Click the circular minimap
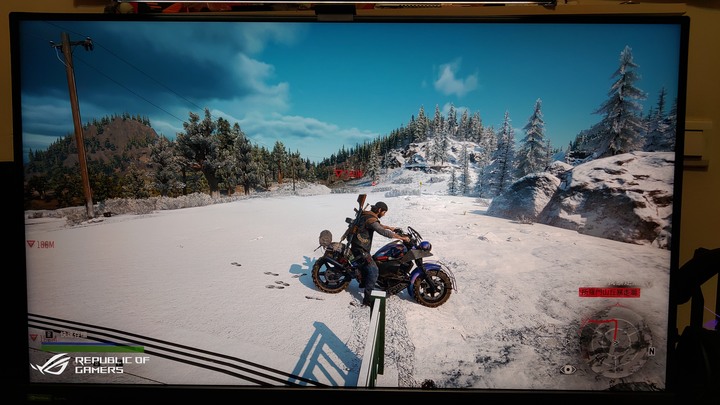This screenshot has height=405, width=720. [612, 340]
